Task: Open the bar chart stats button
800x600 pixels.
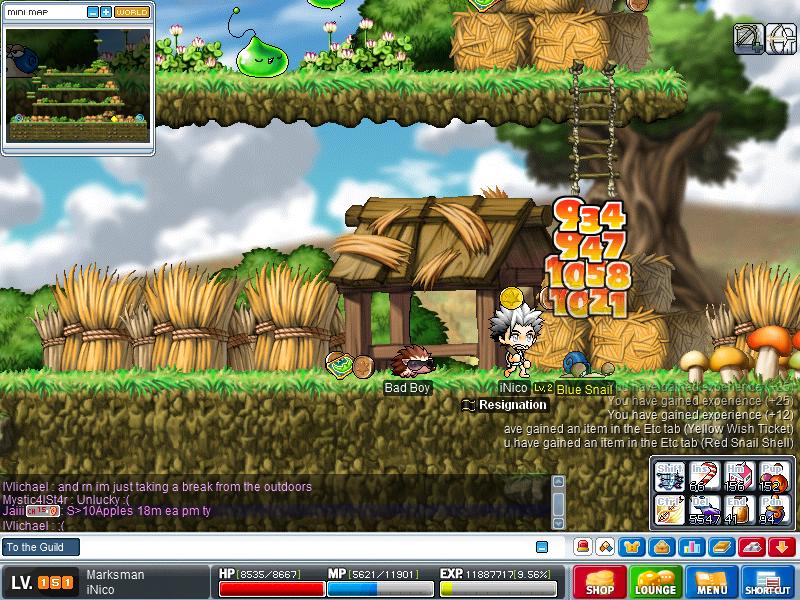Action: pos(690,547)
